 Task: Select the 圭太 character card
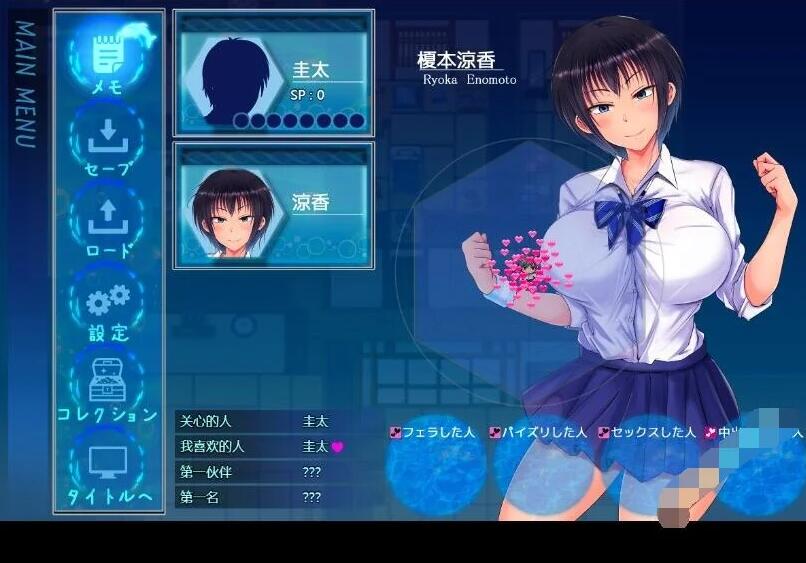pyautogui.click(x=273, y=75)
